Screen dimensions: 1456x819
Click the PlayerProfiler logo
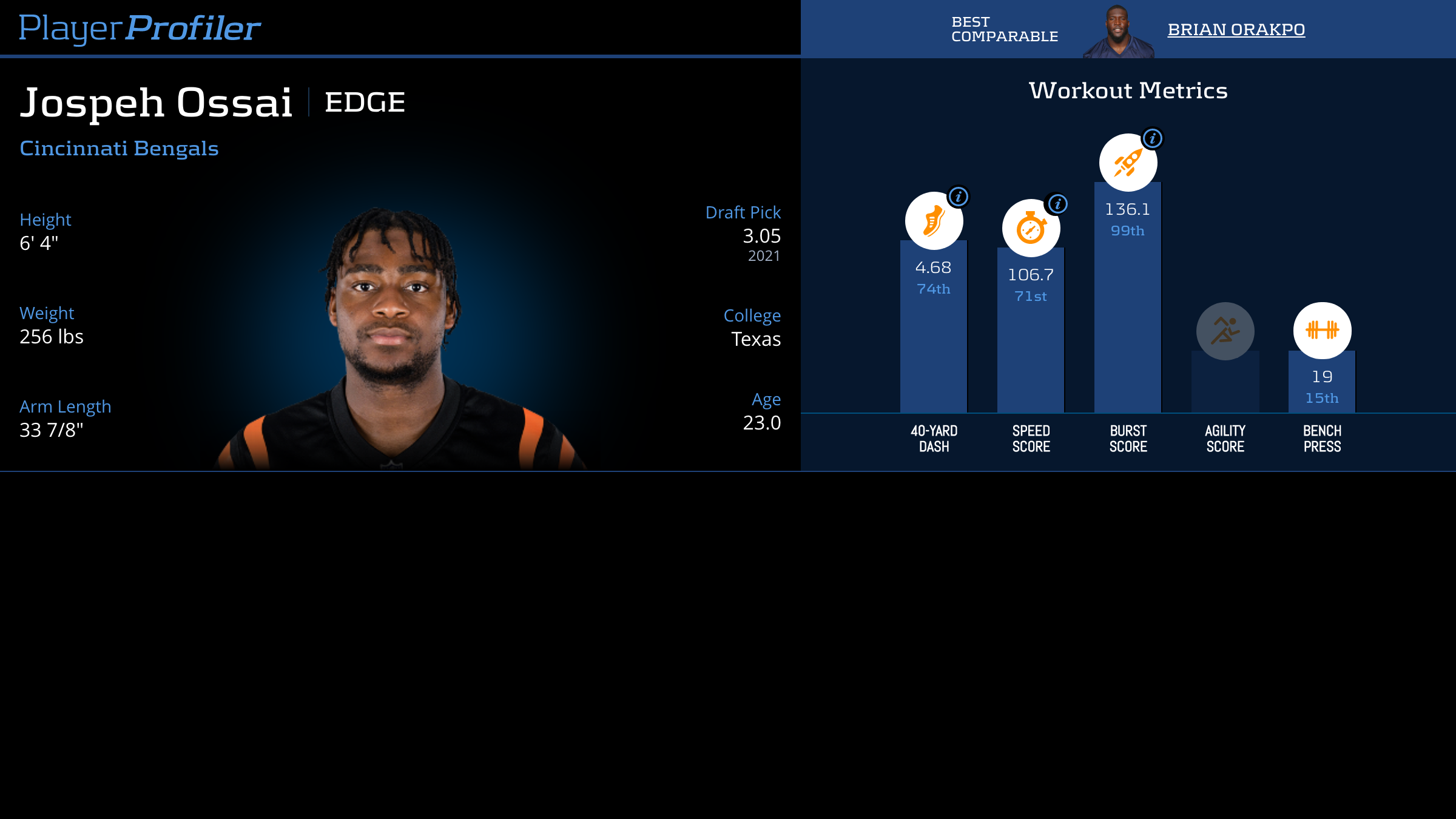140,29
